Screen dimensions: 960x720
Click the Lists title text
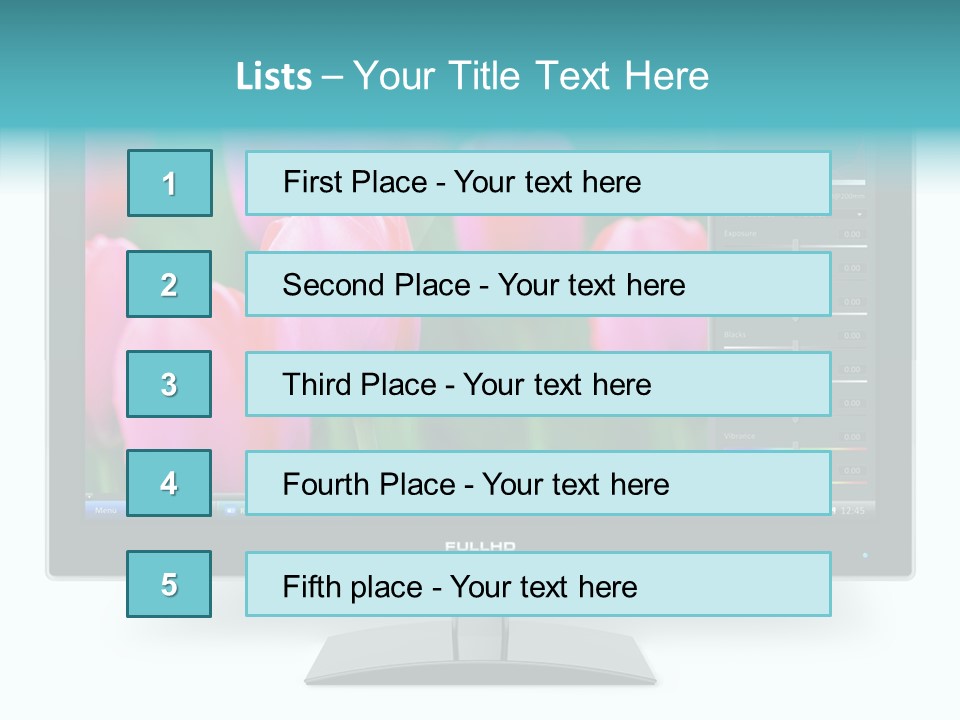(472, 76)
